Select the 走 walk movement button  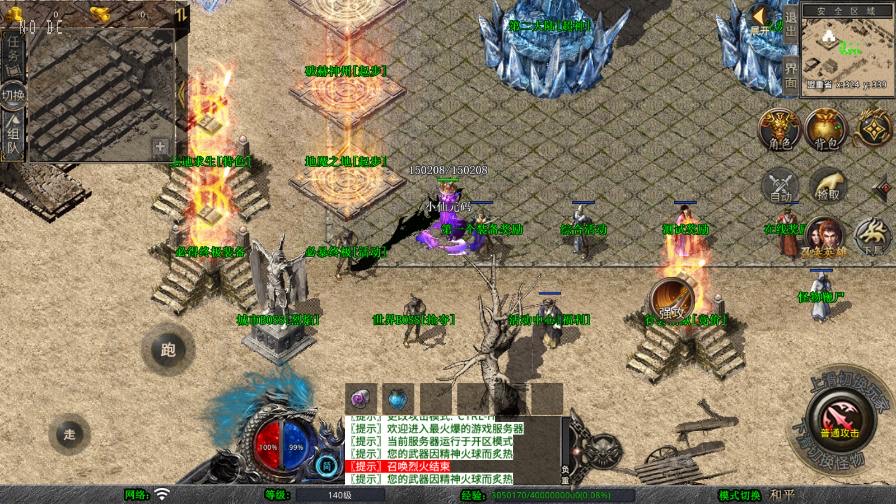tap(70, 433)
